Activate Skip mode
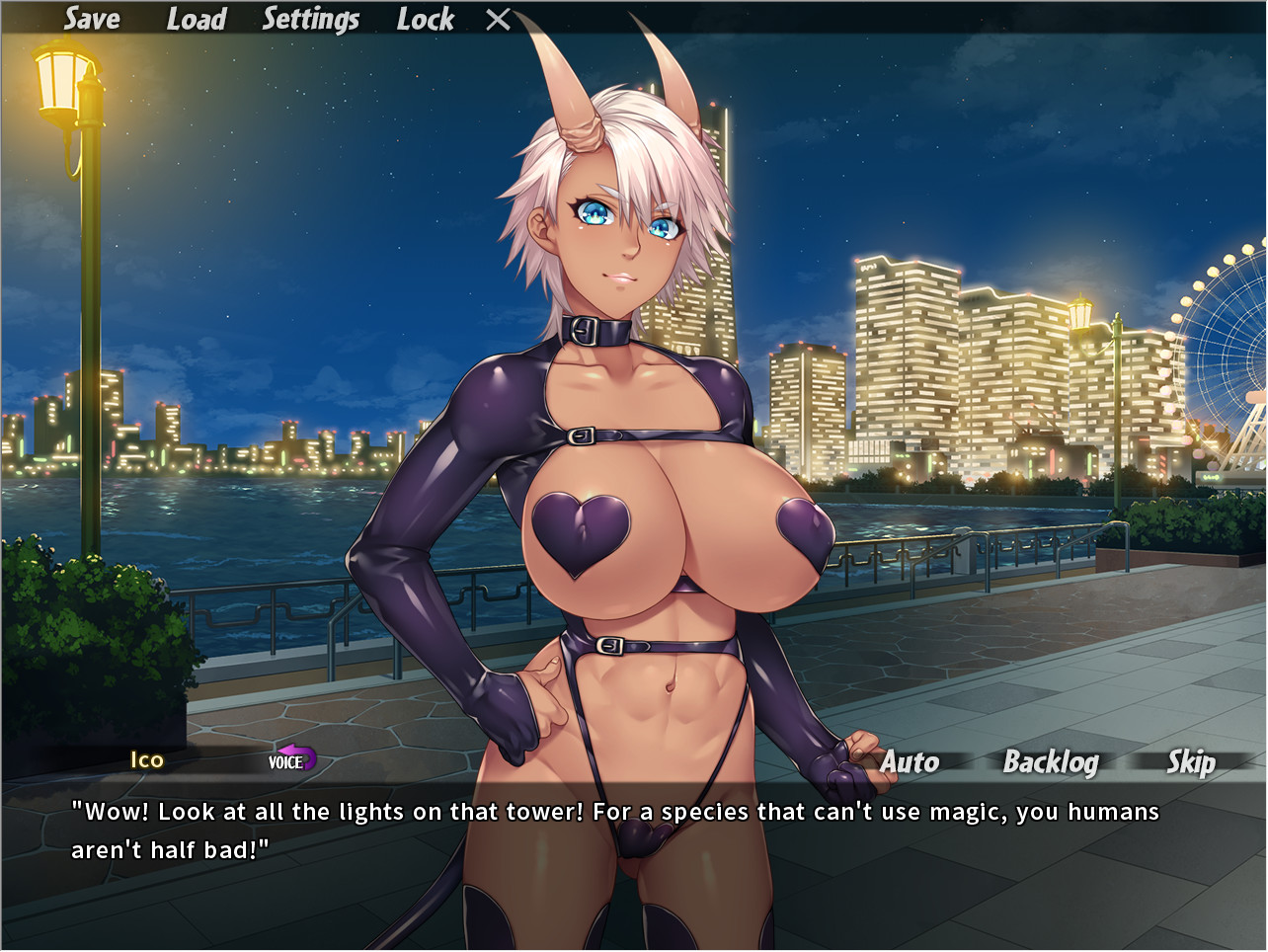Image resolution: width=1268 pixels, height=952 pixels. pos(1191,761)
